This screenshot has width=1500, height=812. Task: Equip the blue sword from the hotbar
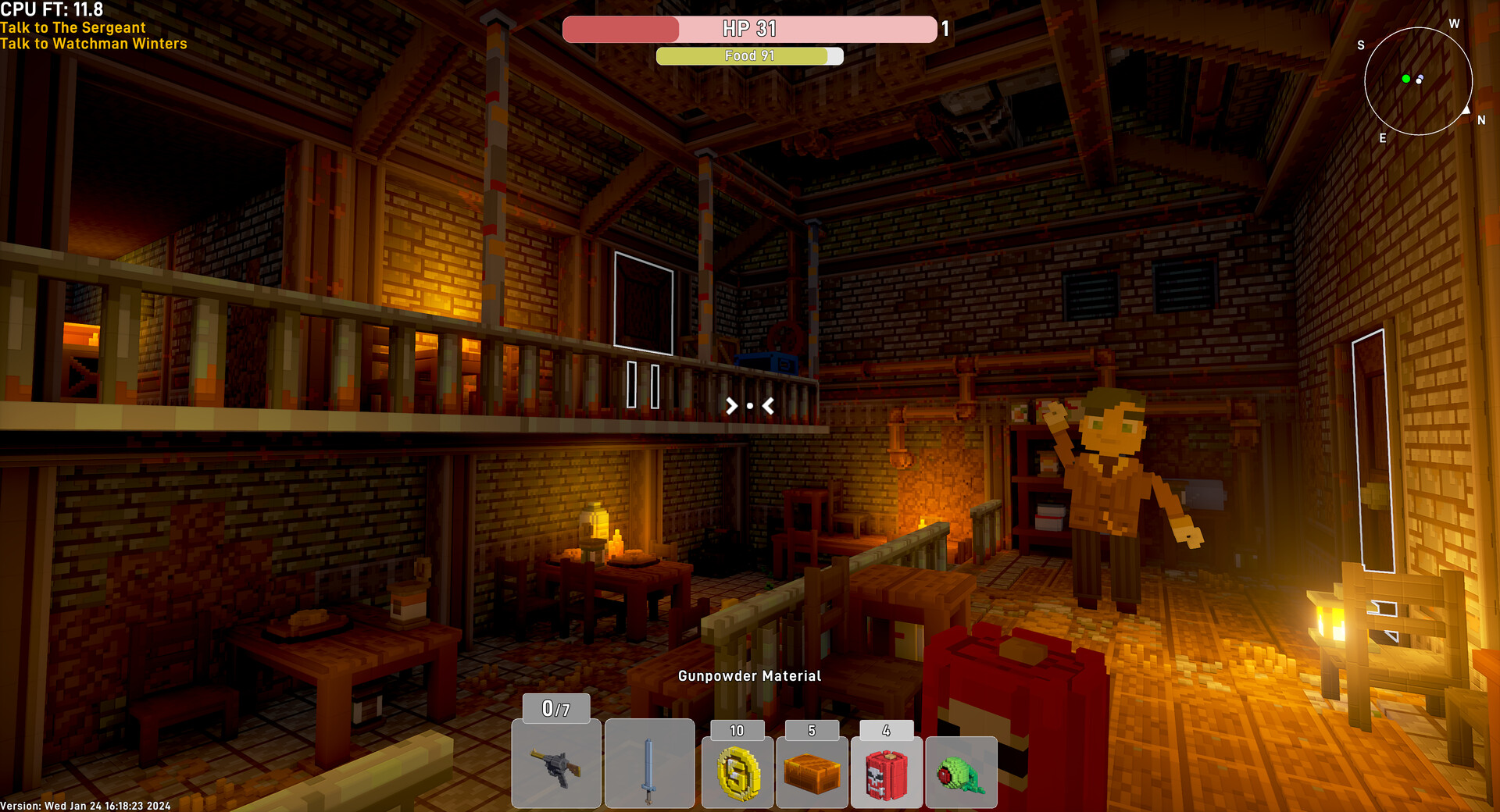(649, 764)
